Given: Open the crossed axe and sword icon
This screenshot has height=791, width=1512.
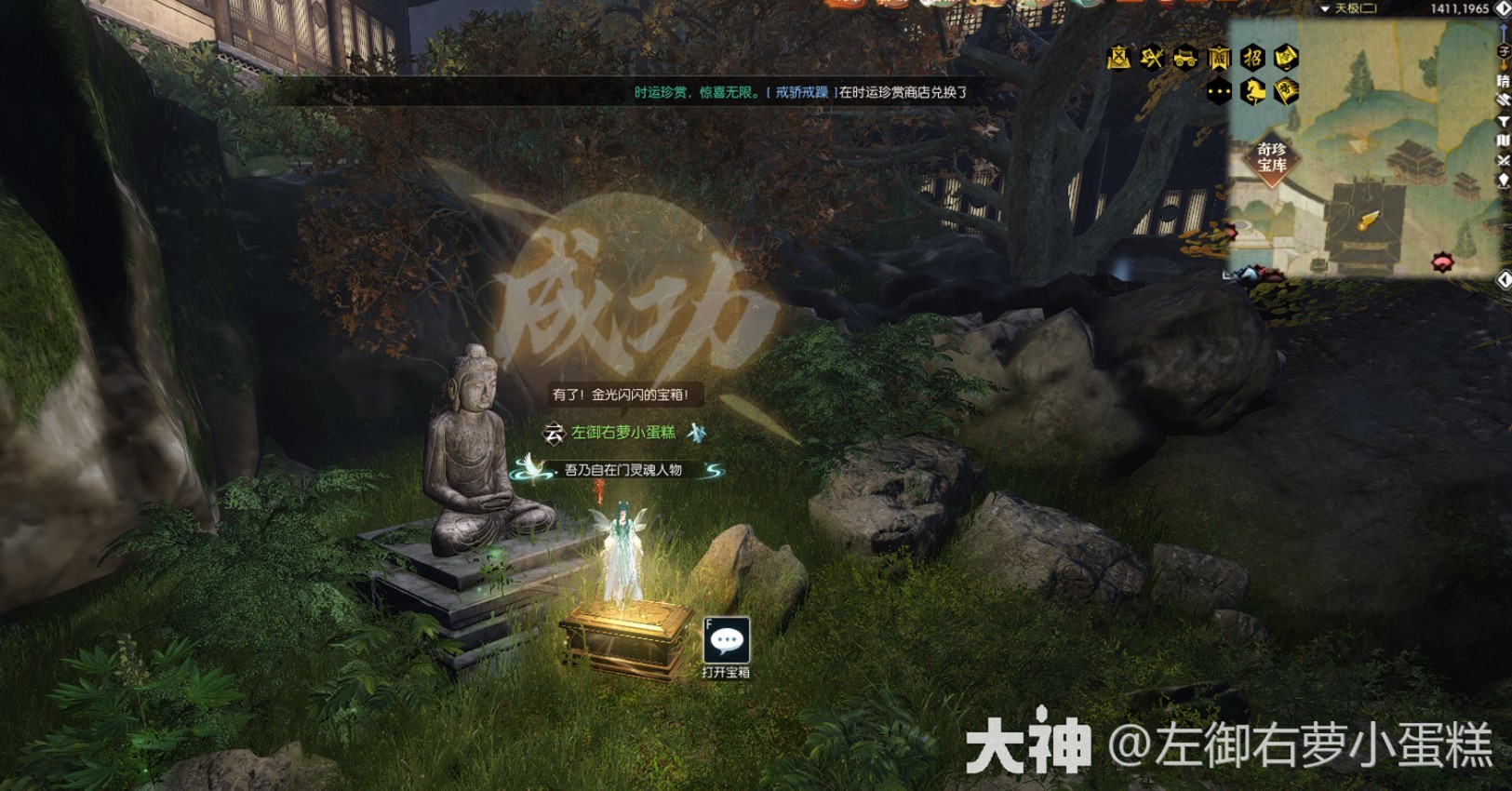Looking at the screenshot, I should [x=1152, y=58].
